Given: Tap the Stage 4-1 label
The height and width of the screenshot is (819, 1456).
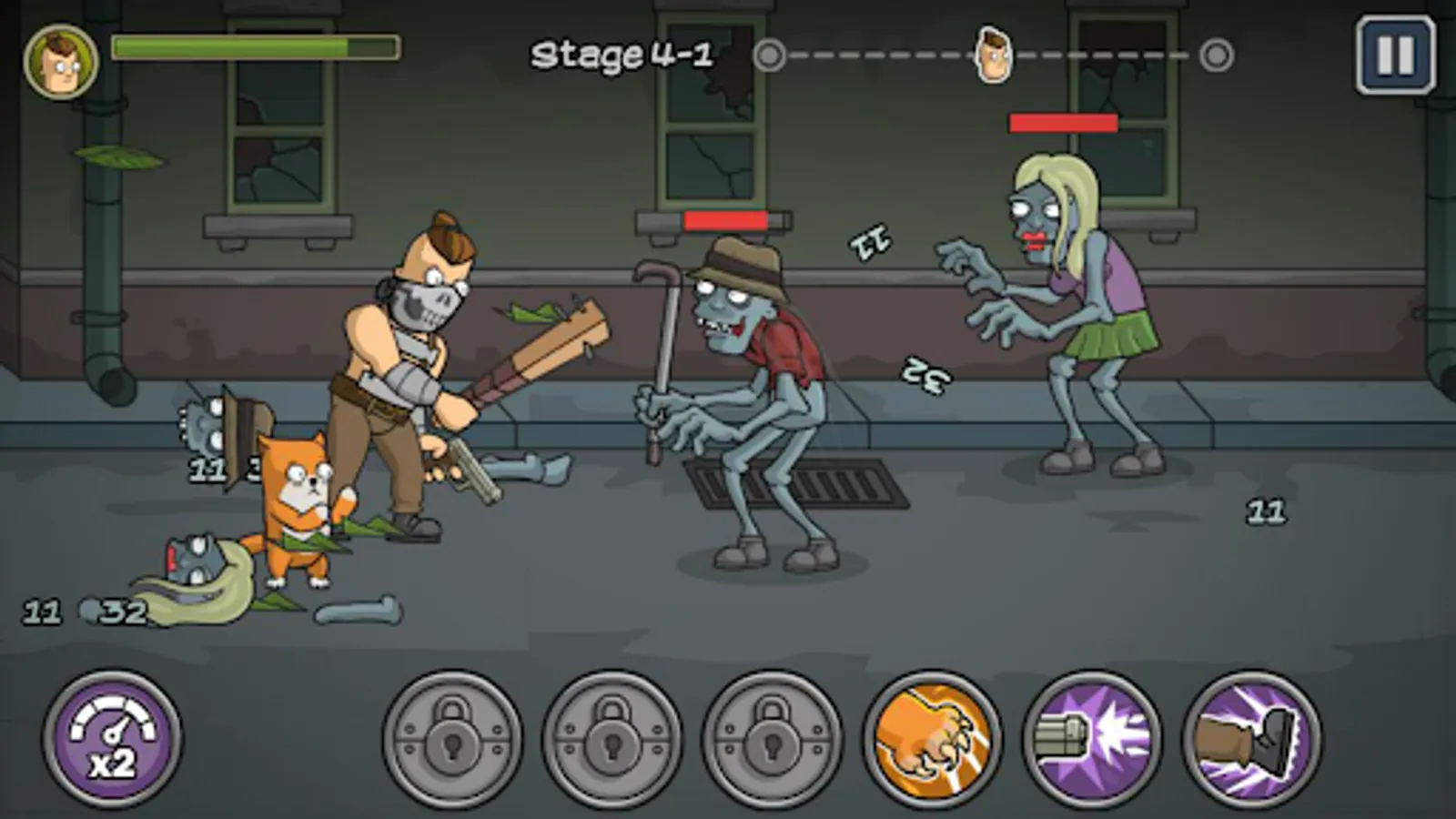Looking at the screenshot, I should [x=628, y=53].
